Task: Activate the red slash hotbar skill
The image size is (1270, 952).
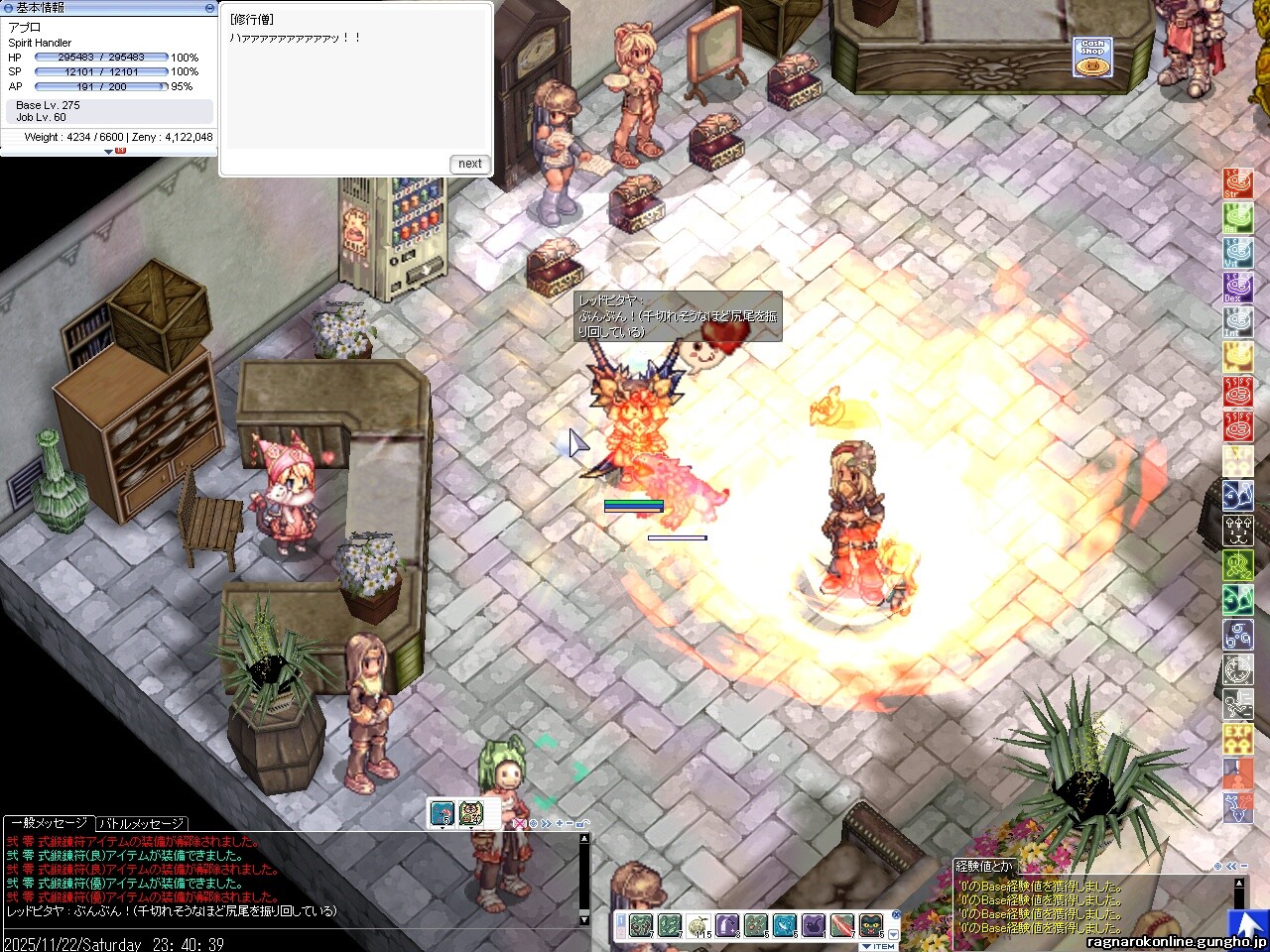Action: [x=842, y=925]
